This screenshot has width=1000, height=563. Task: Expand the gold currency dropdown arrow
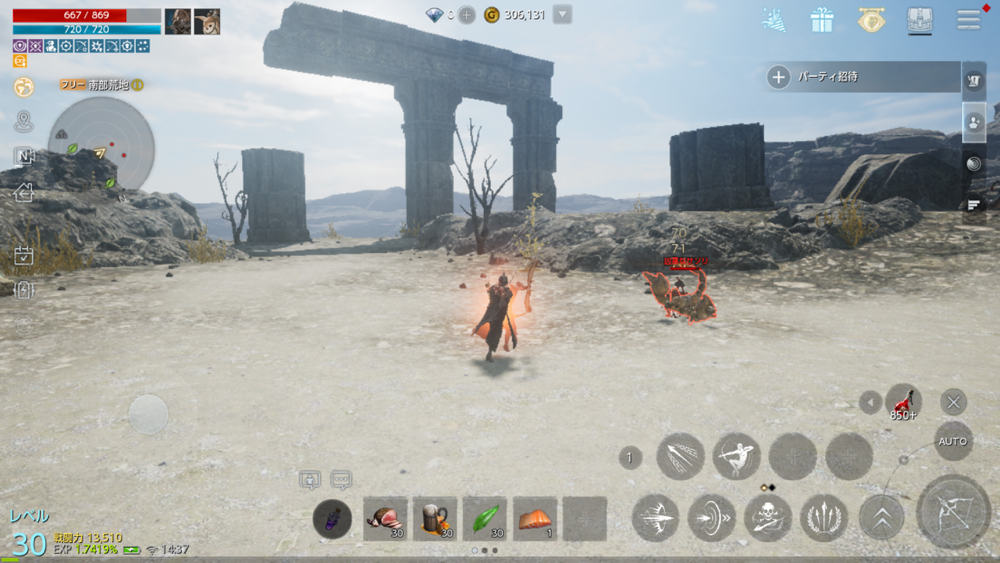[562, 15]
